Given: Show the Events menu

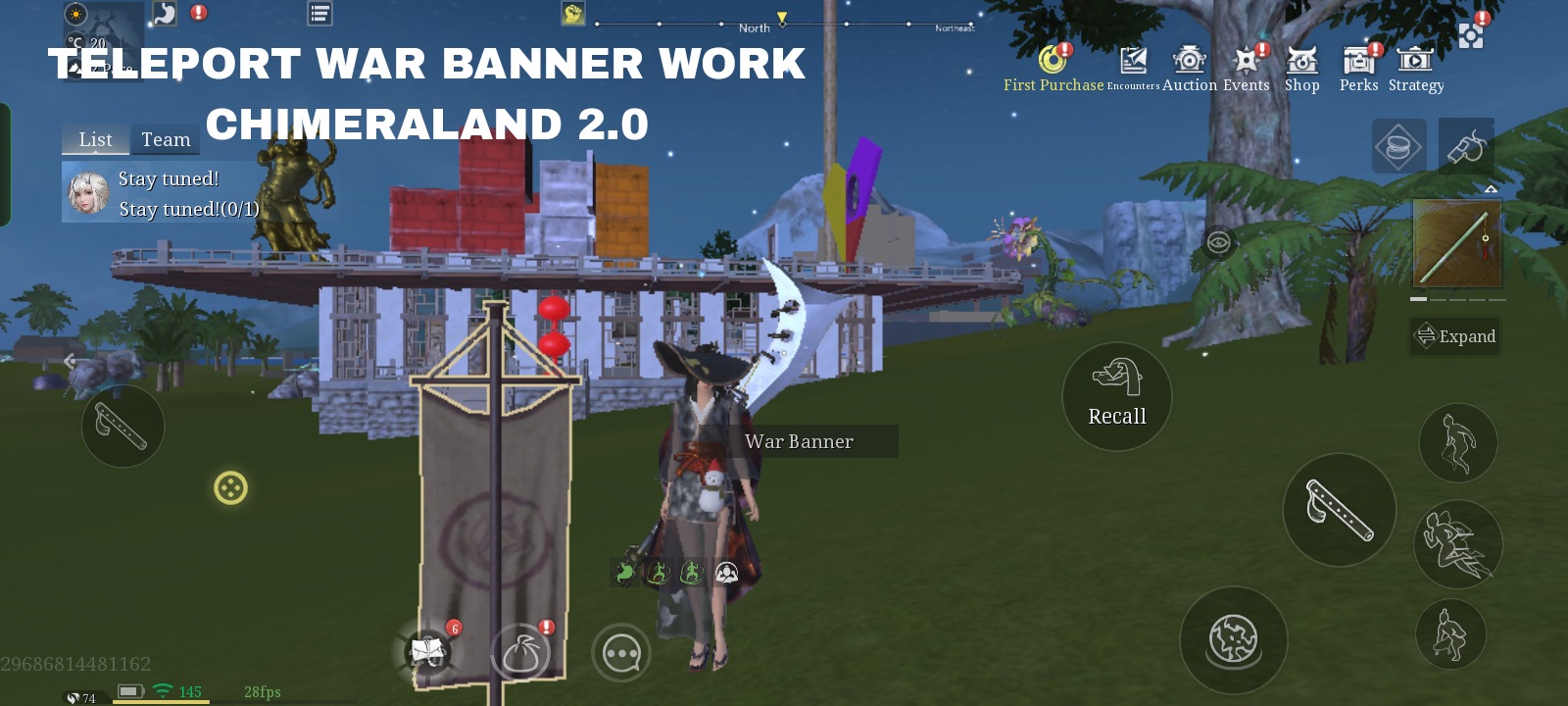Looking at the screenshot, I should click(x=1246, y=68).
